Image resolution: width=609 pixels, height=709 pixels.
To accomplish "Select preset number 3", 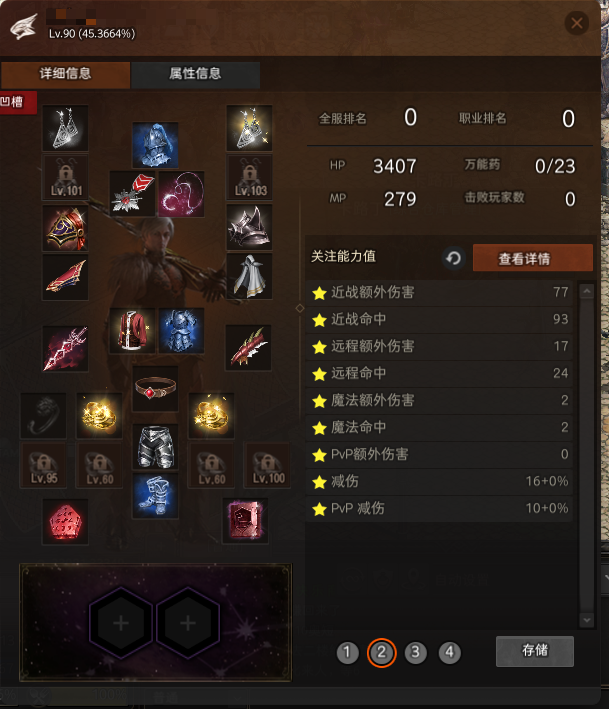I will pos(416,653).
